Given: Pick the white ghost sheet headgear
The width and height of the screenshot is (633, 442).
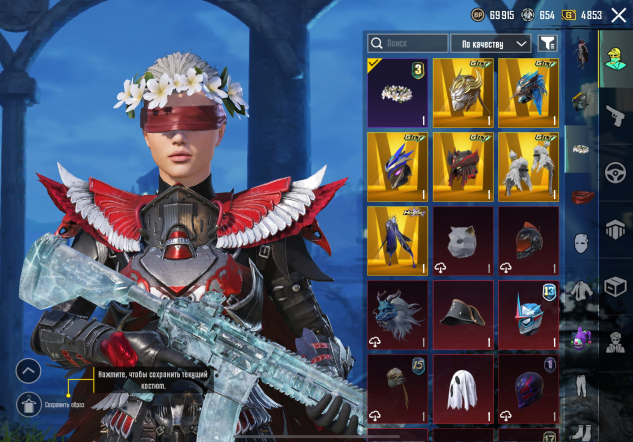Looking at the screenshot, I should [x=463, y=387].
